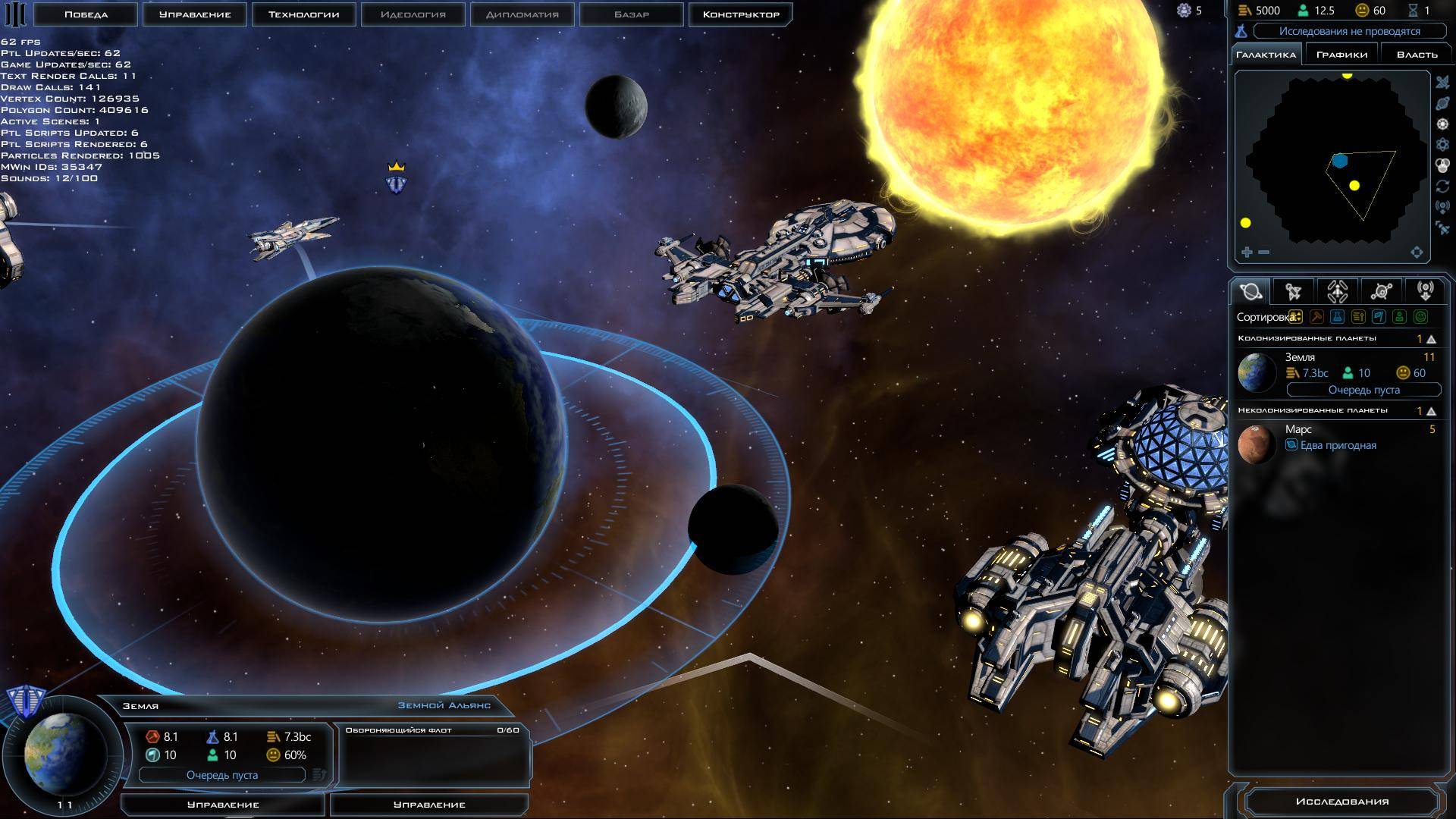This screenshot has height=819, width=1456.
Task: Zoom in the minimap with the plus button
Action: pyautogui.click(x=1247, y=253)
